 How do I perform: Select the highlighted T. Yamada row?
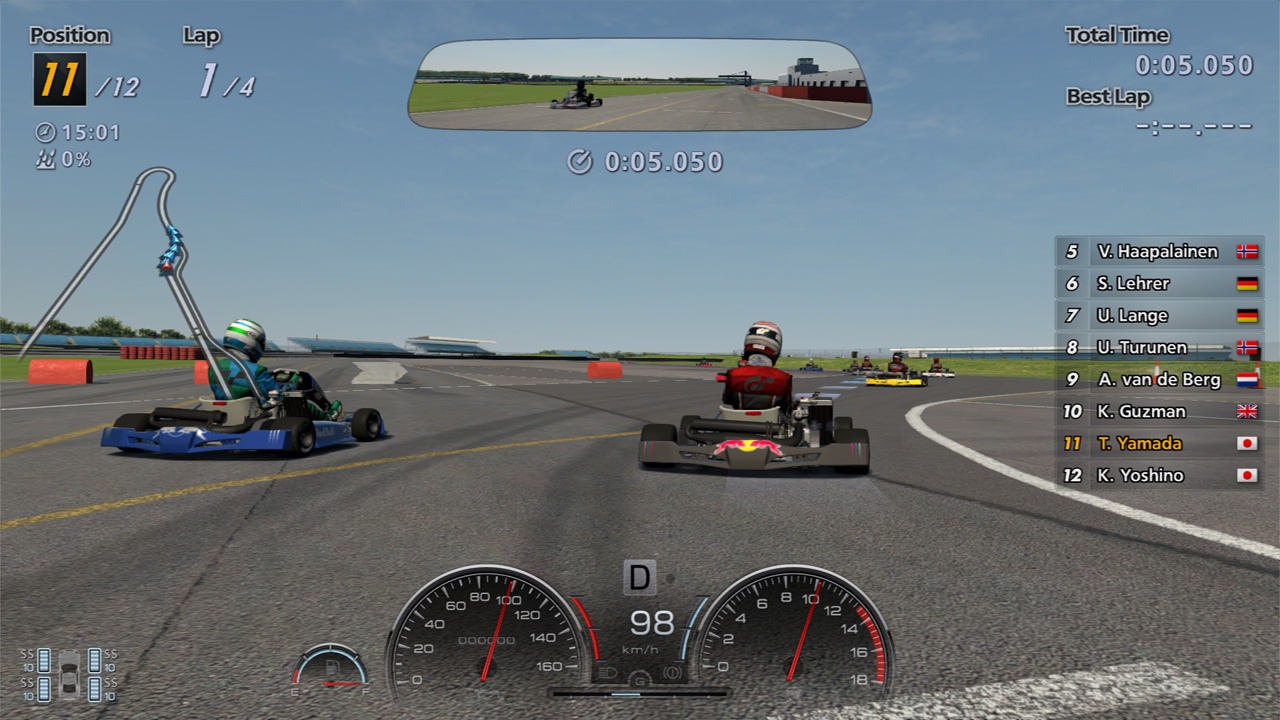1159,444
